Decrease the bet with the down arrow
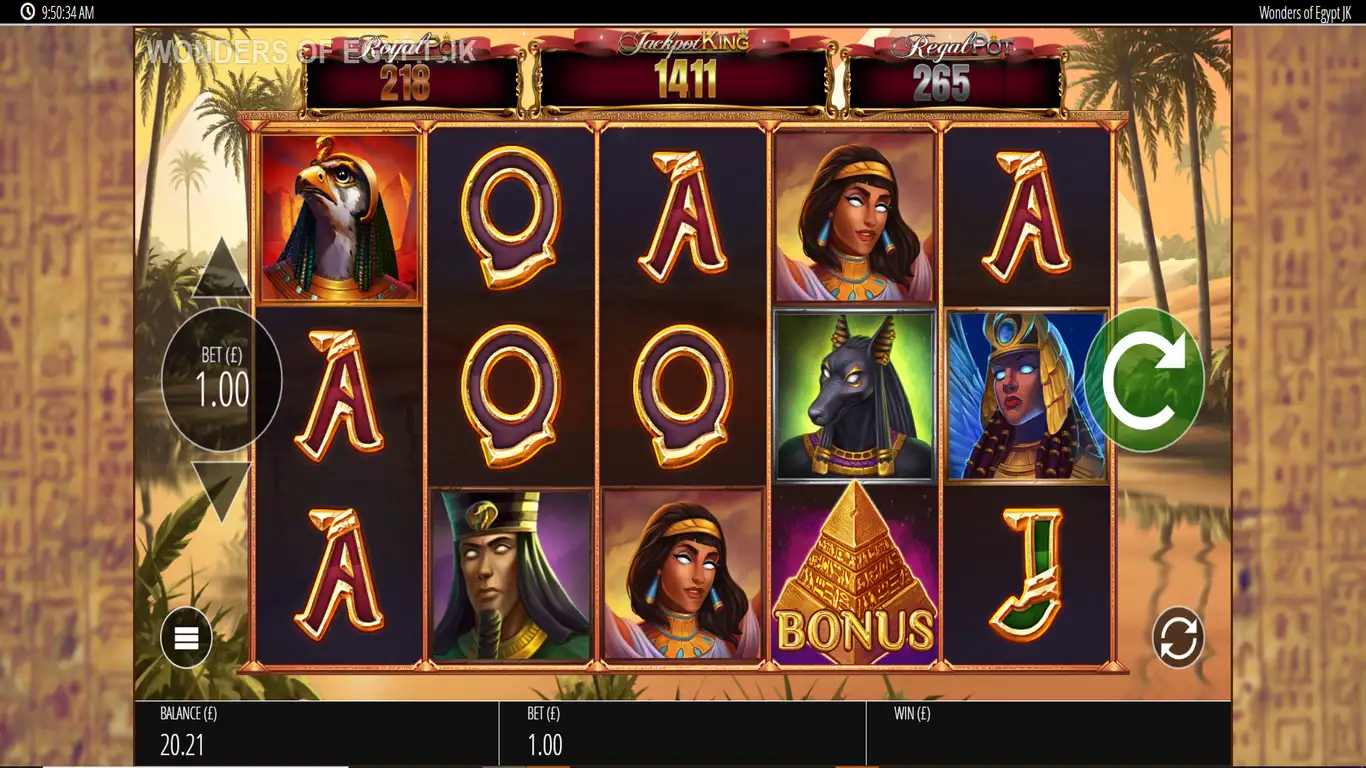 pyautogui.click(x=221, y=490)
